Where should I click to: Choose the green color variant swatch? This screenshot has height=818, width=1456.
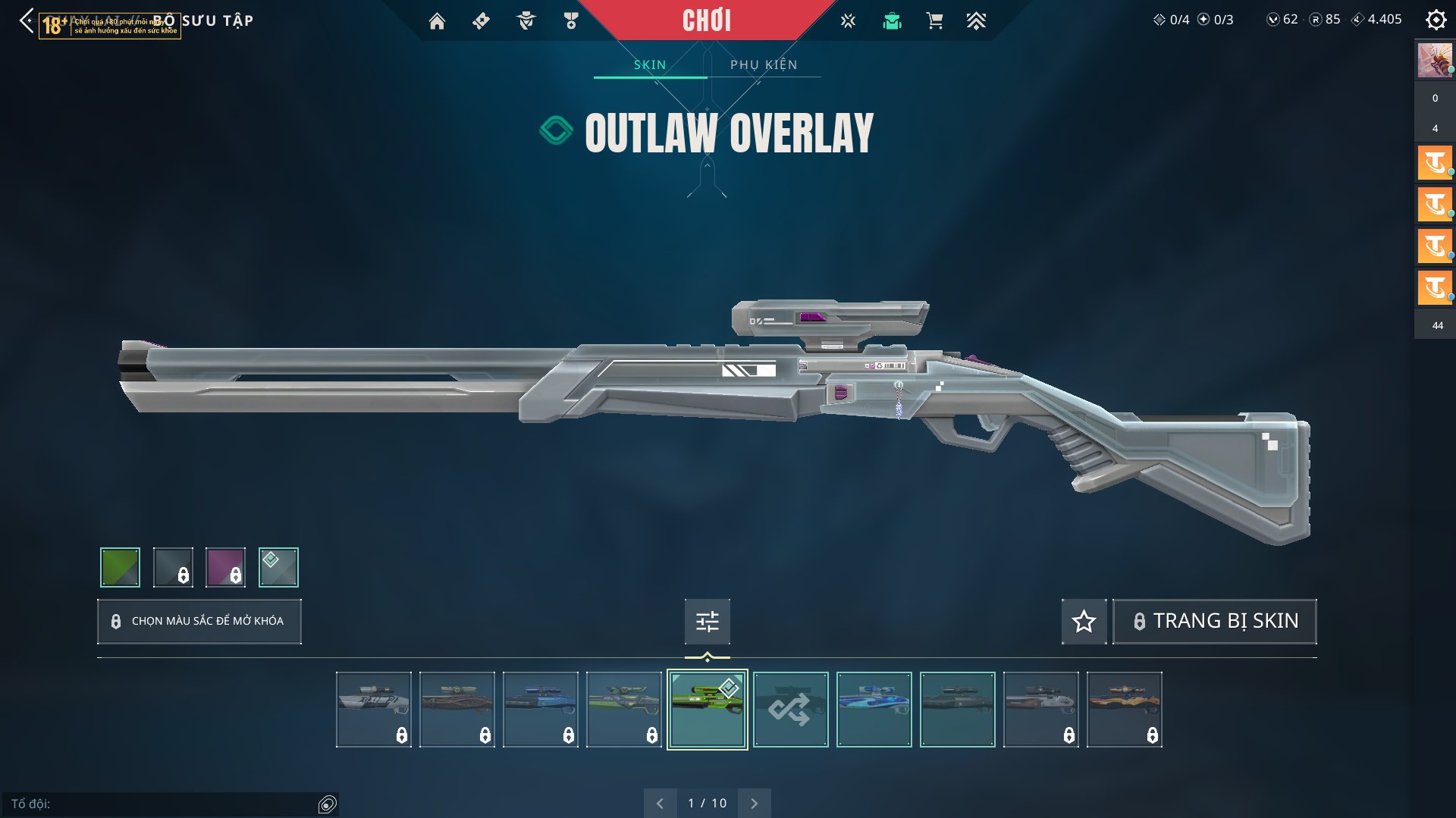pos(120,567)
